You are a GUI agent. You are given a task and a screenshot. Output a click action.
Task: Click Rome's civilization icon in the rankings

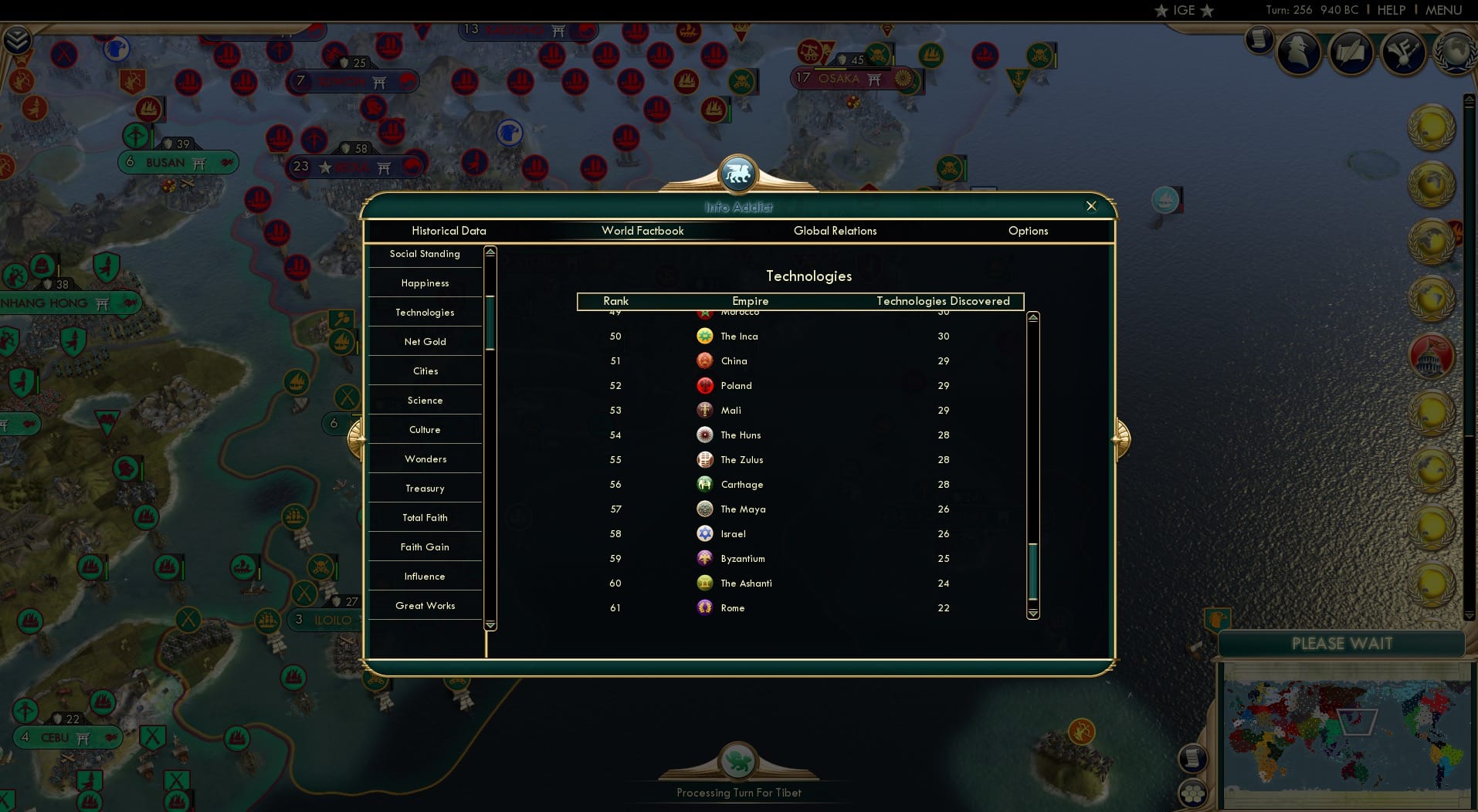click(x=704, y=608)
